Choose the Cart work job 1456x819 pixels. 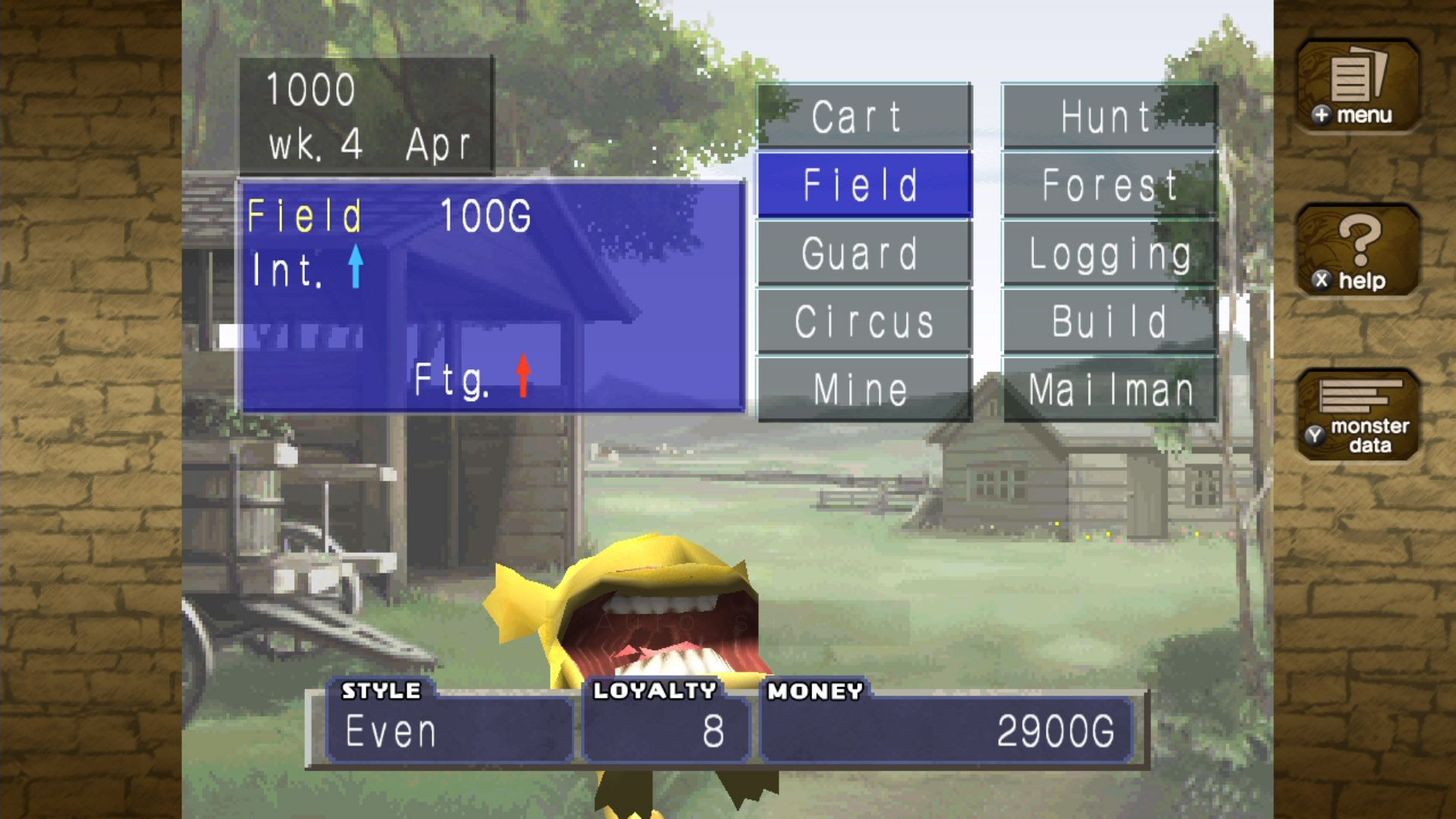pos(863,116)
